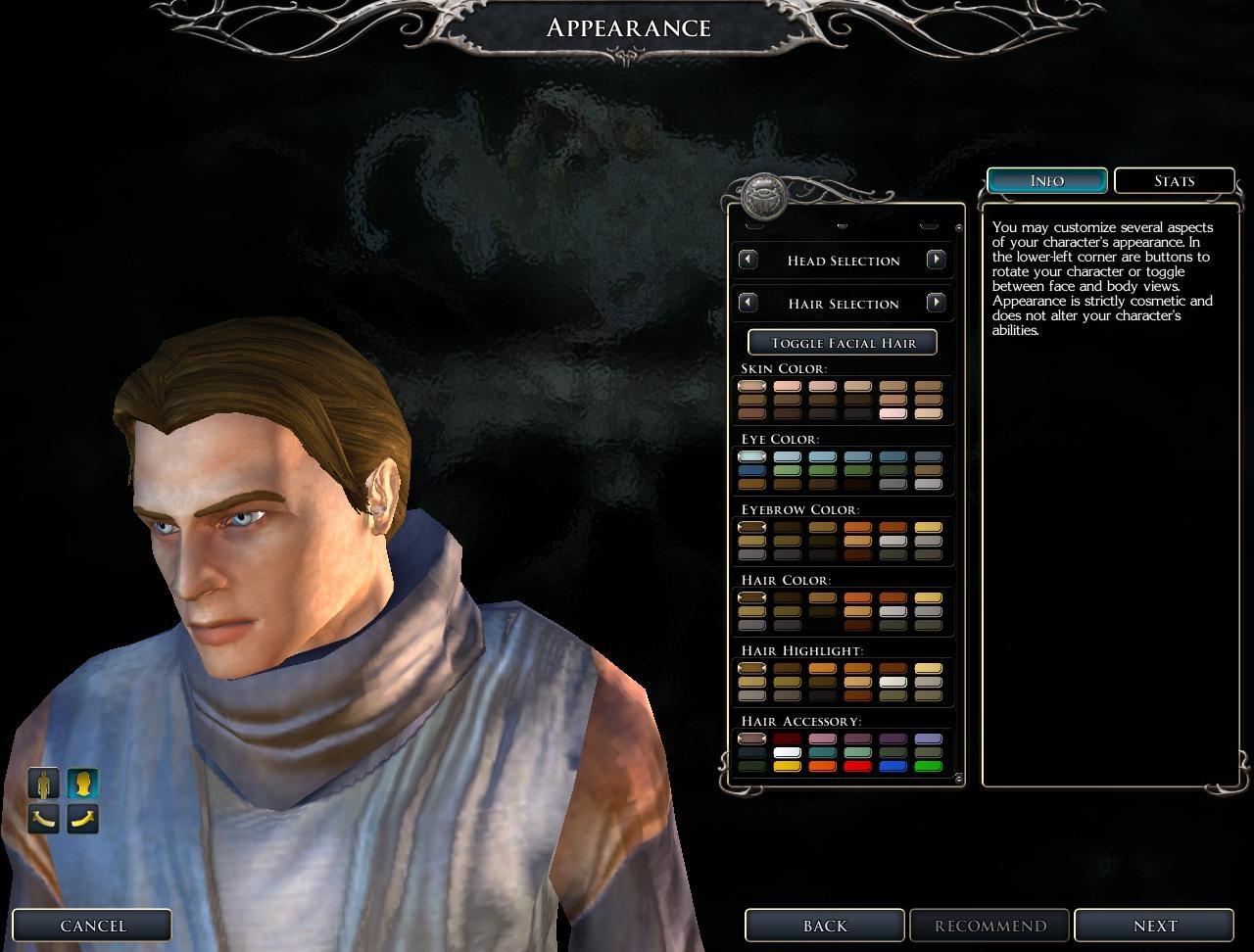Click the left arrow beside Head Selection

pyautogui.click(x=748, y=260)
